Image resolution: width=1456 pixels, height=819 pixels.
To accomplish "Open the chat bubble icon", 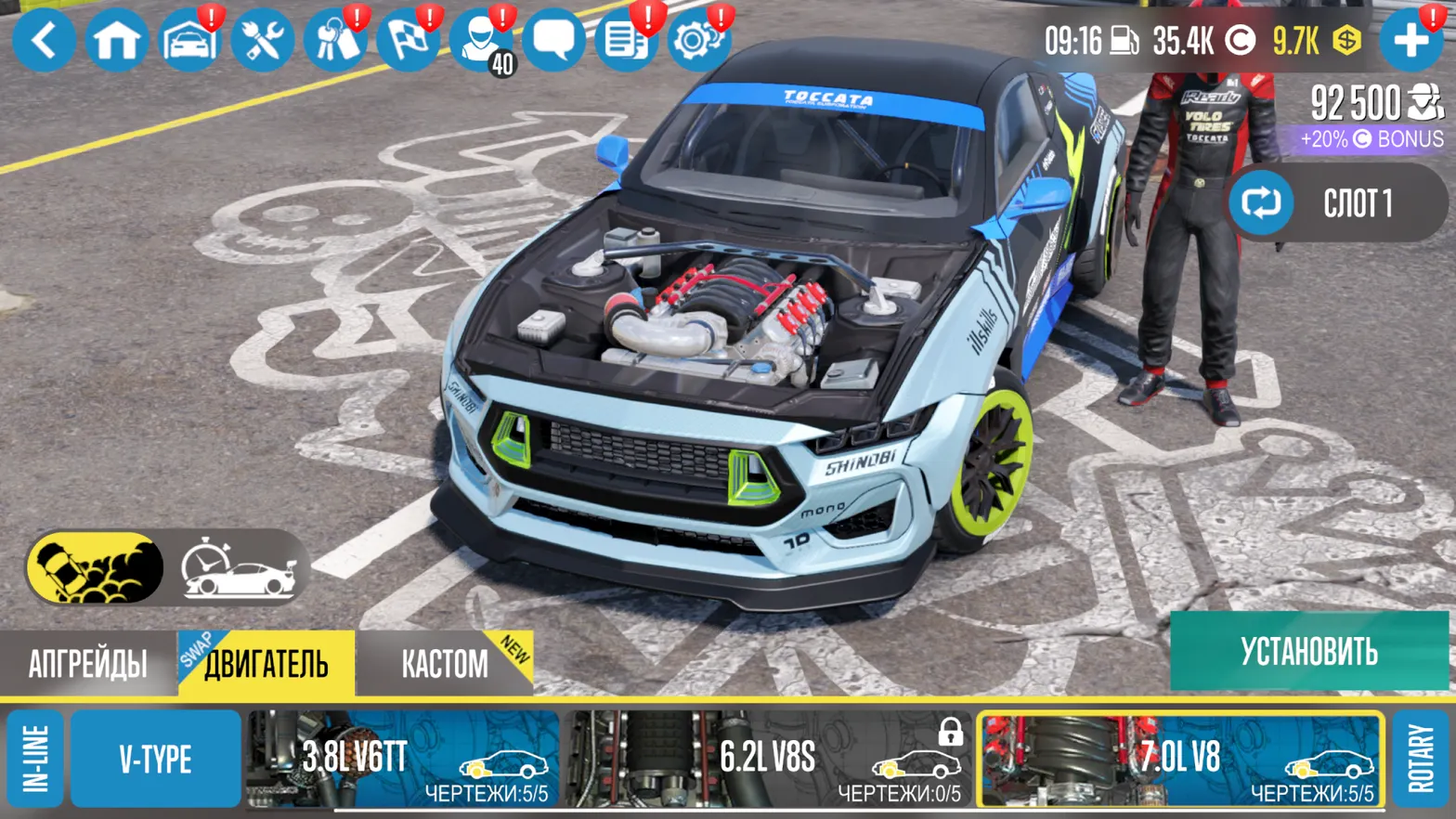I will click(555, 39).
